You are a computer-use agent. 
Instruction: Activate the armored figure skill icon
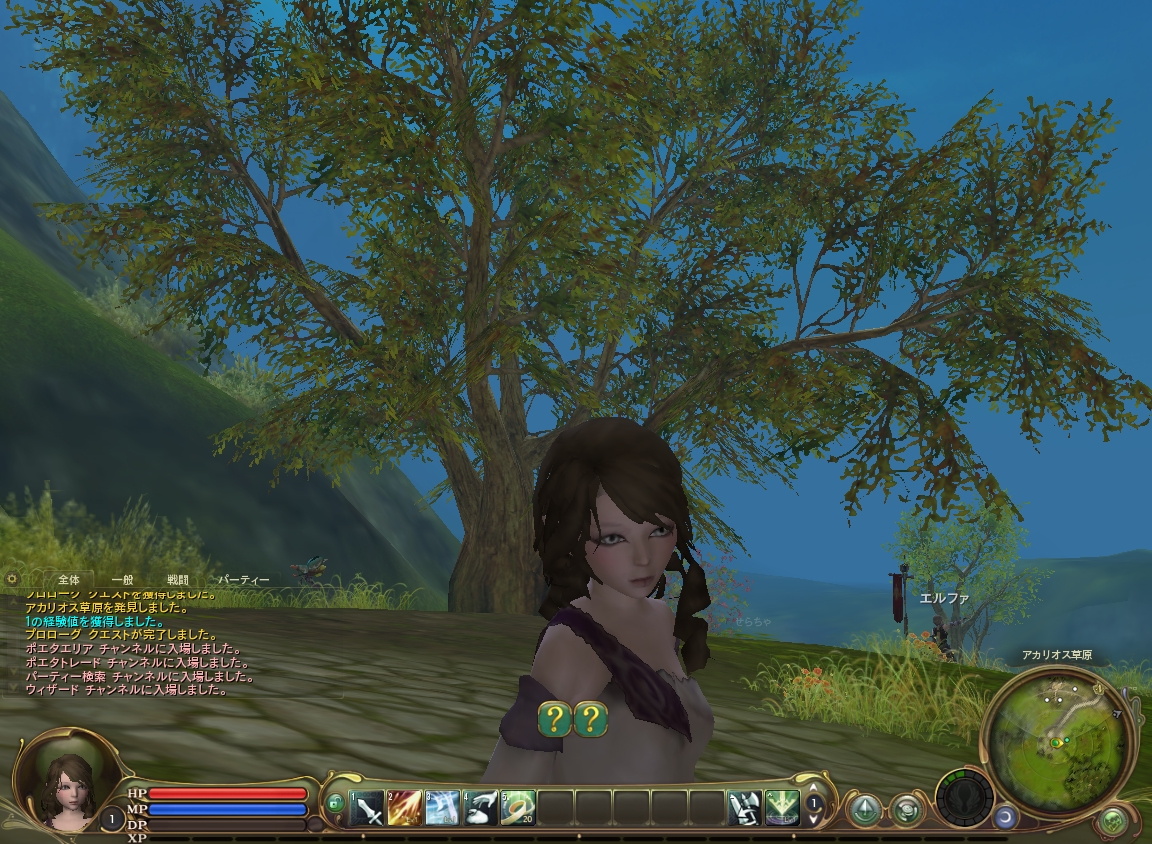tap(744, 807)
